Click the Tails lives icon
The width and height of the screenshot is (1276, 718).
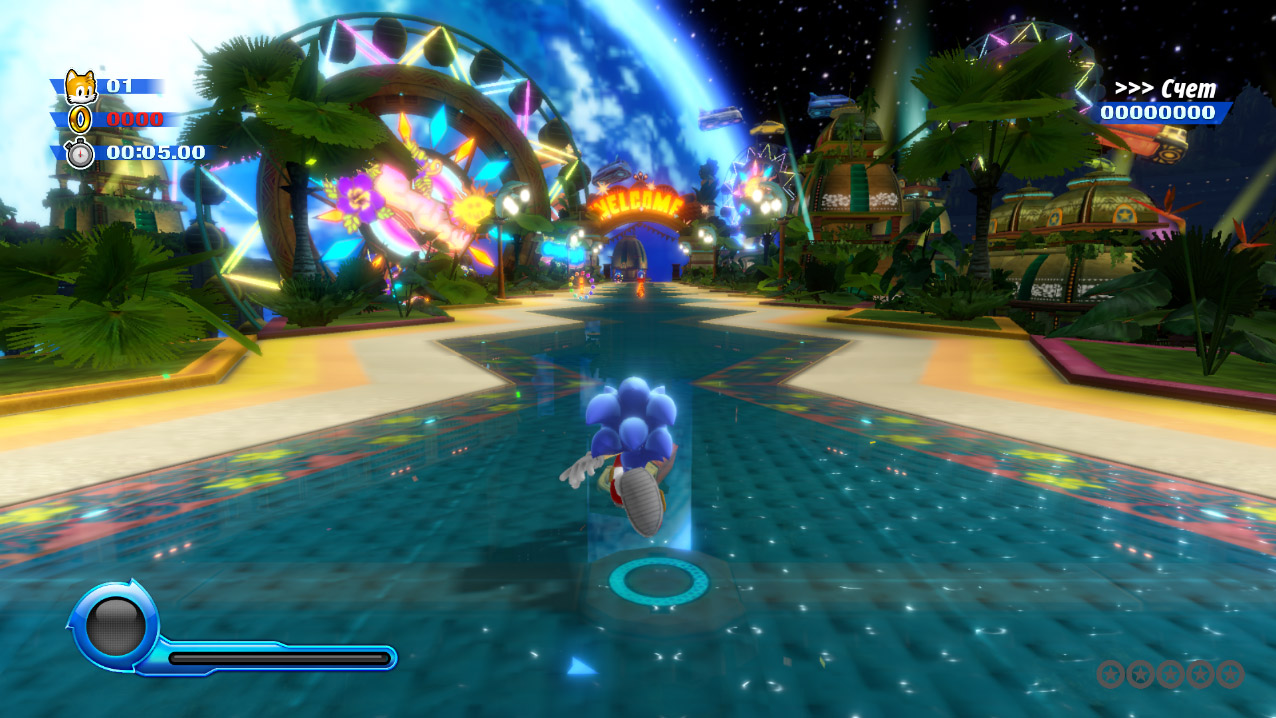pos(80,87)
